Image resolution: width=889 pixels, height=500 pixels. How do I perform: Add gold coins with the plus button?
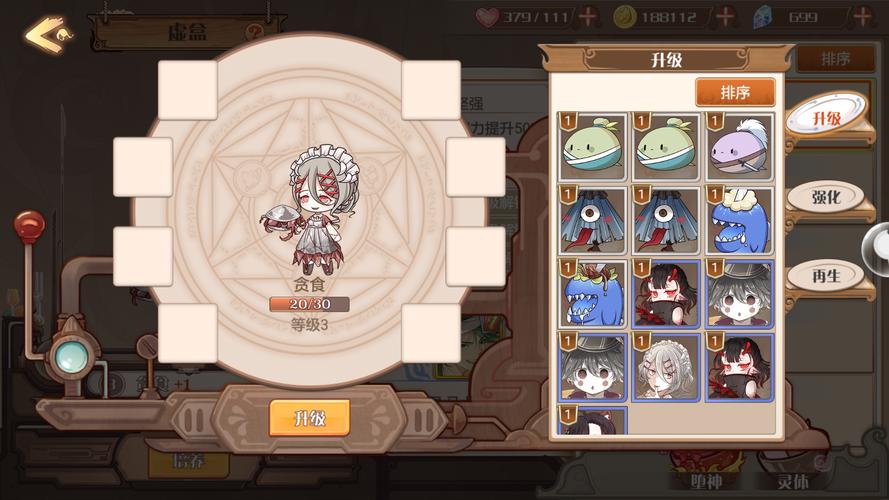725,16
